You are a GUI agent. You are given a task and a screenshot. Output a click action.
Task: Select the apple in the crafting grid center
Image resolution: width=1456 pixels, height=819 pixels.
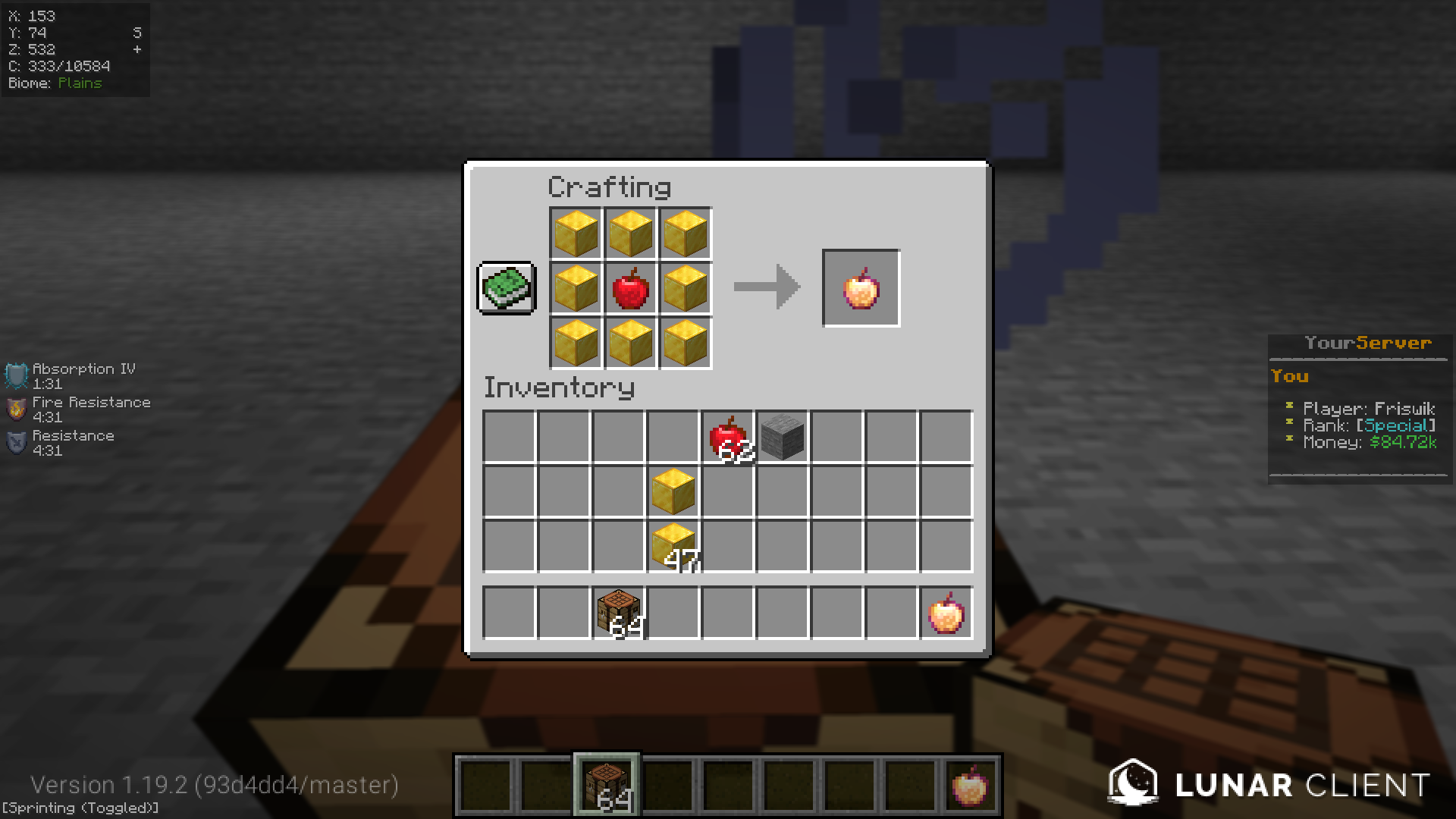(629, 288)
